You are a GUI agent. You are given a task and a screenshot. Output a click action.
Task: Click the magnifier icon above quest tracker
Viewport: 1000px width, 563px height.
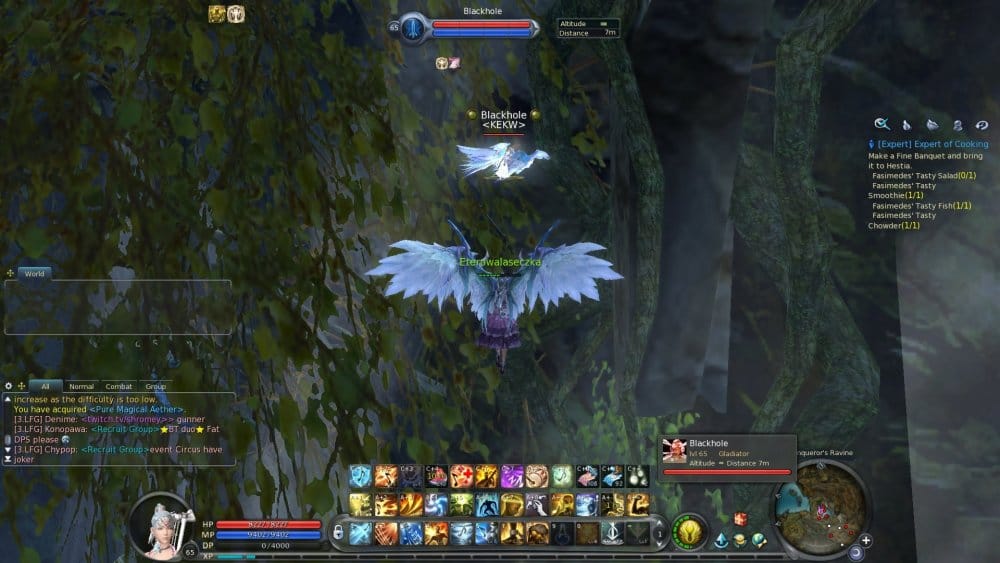(881, 124)
